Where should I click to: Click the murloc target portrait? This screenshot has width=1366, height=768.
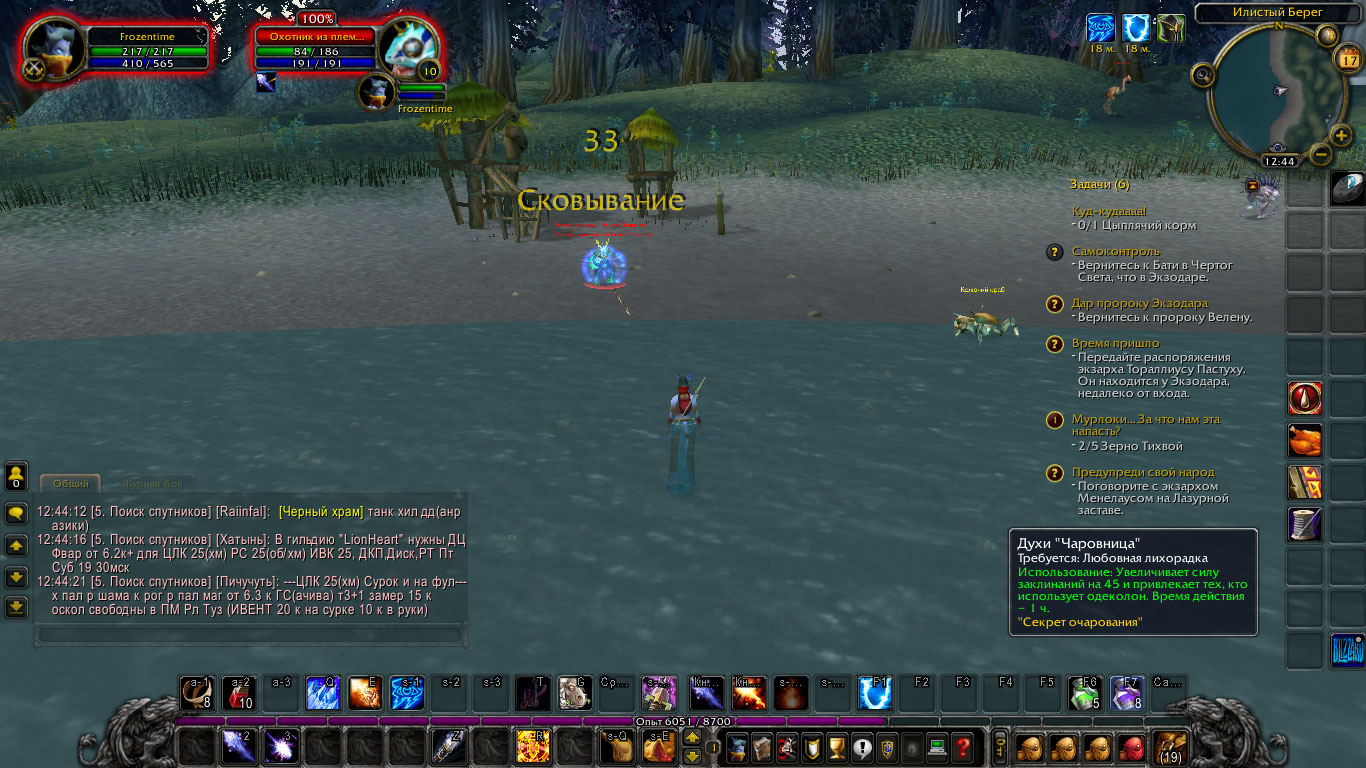click(410, 48)
